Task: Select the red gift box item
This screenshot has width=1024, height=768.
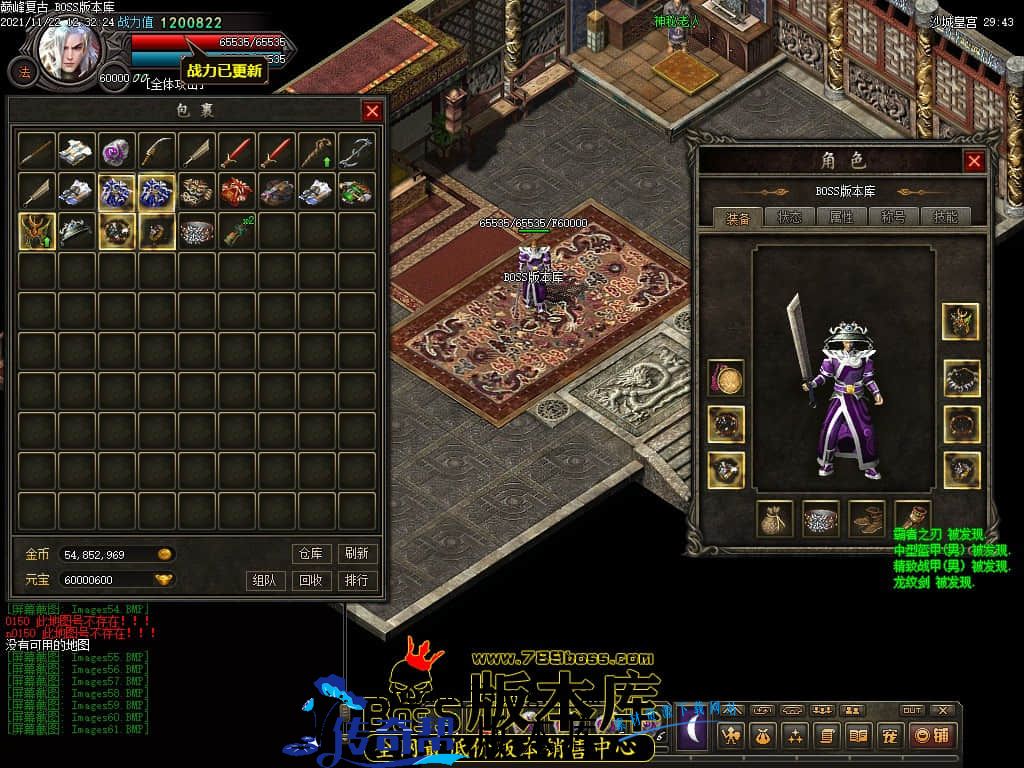Action: 237,191
